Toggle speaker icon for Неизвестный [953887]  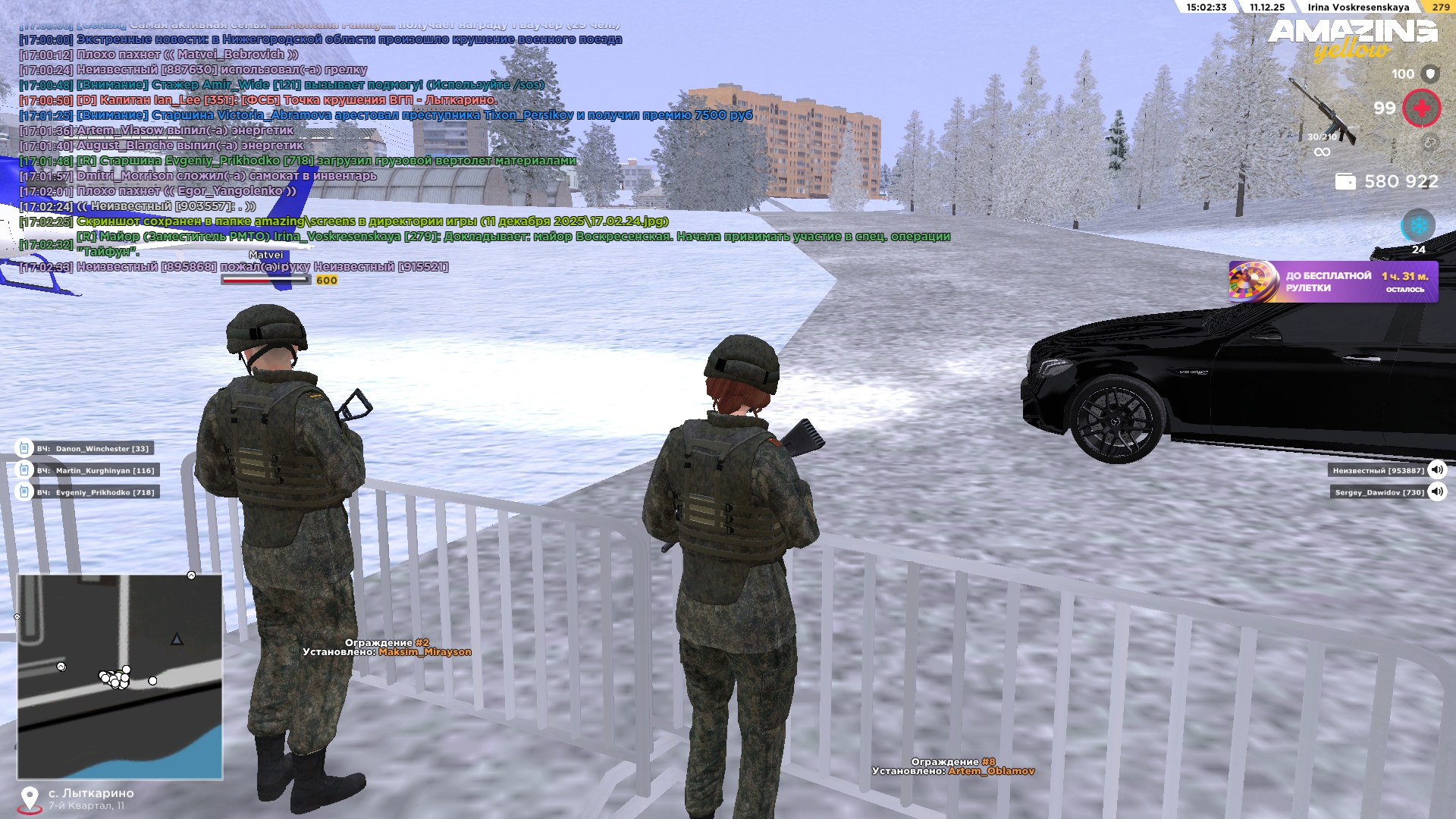(1436, 470)
